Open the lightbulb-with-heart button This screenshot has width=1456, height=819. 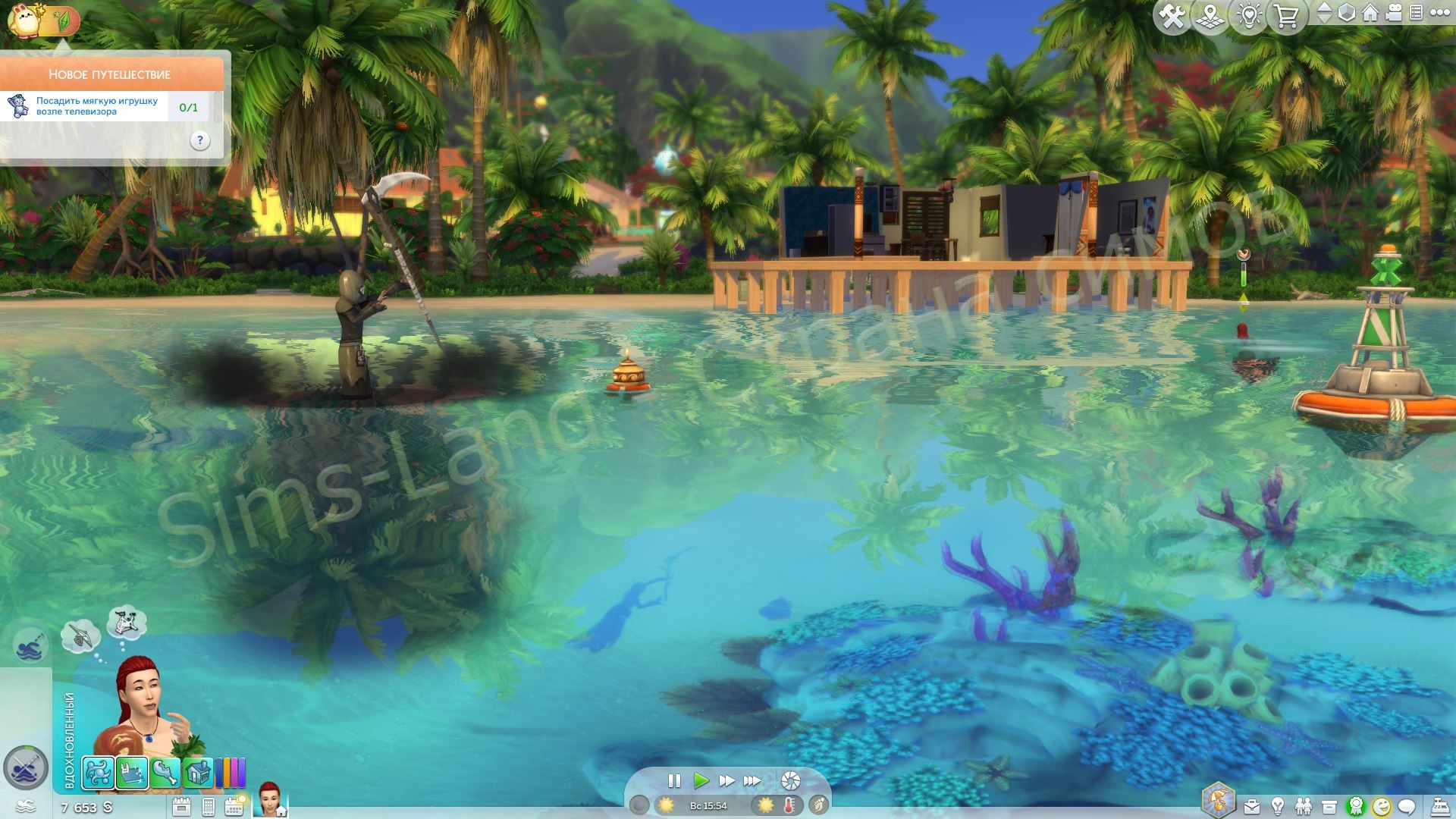coord(1249,17)
